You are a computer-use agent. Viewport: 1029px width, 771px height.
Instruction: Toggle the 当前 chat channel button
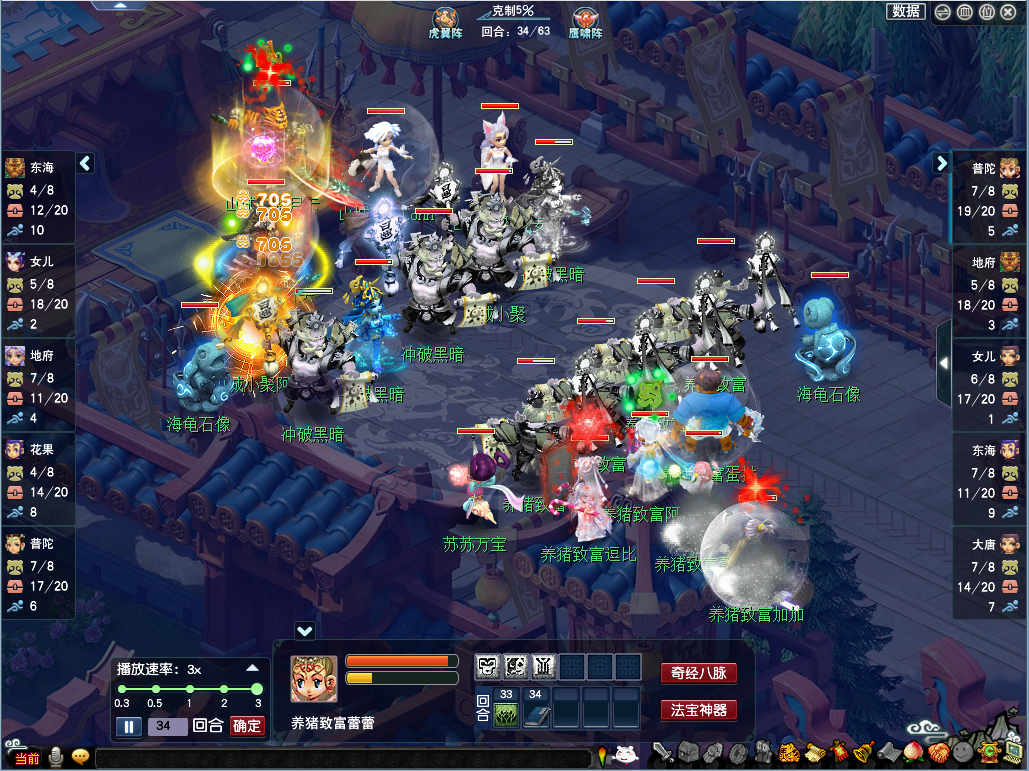(x=26, y=759)
